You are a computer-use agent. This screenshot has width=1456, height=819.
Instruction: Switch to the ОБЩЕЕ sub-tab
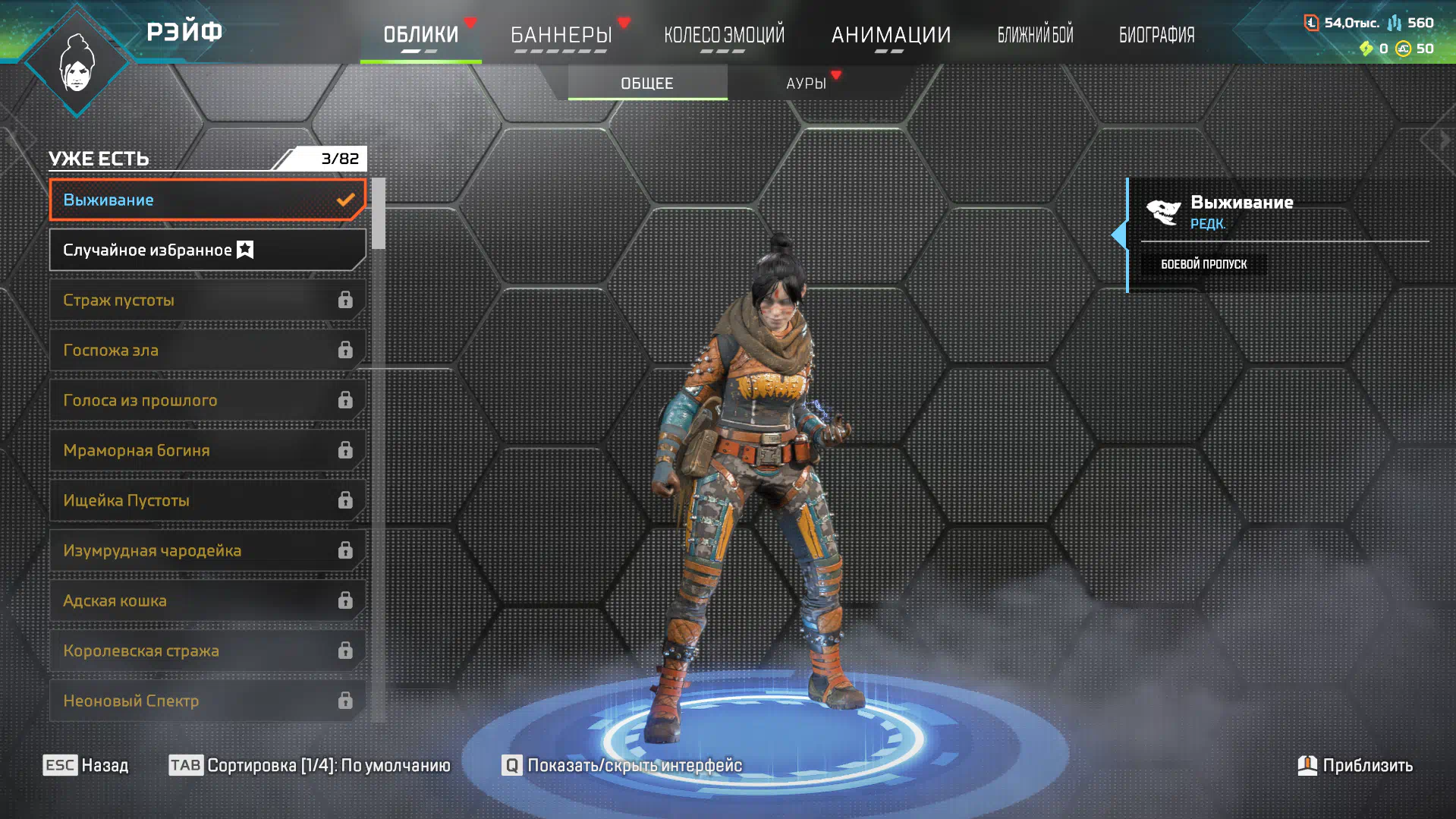pos(647,83)
